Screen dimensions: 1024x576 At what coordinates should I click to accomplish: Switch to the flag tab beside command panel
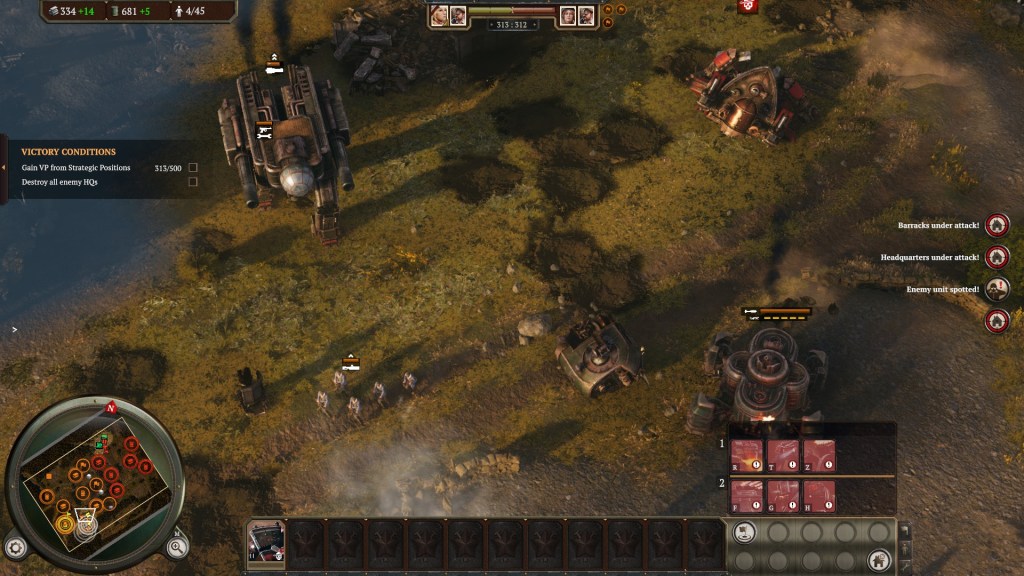906,531
